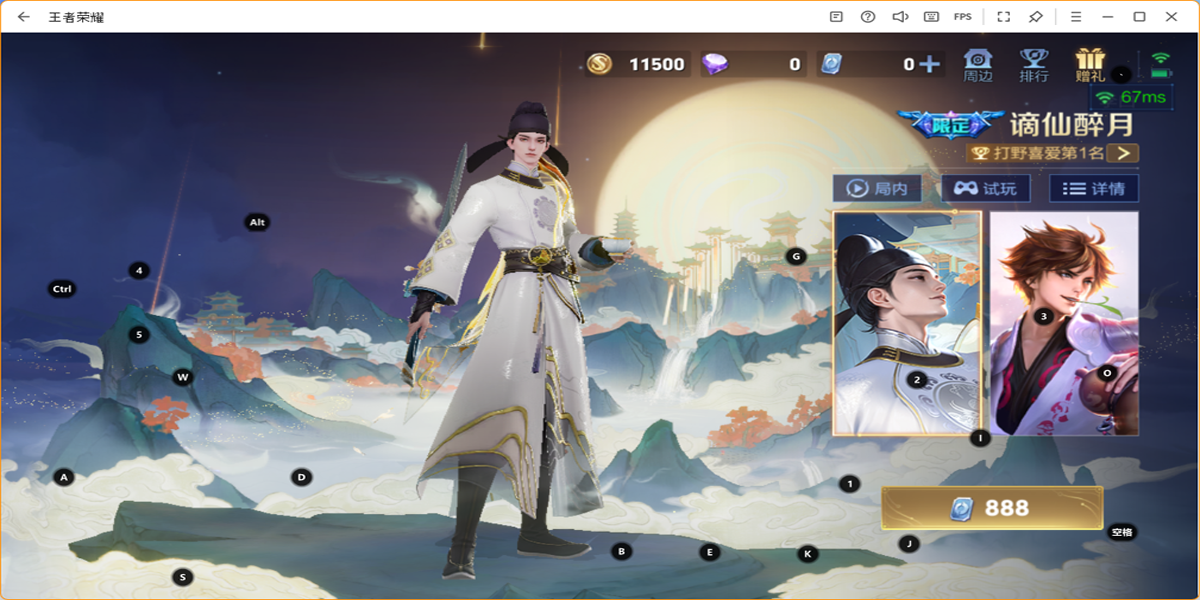
Task: Open the 打野喜爱第1名 ranking arrow
Action: 1124,153
